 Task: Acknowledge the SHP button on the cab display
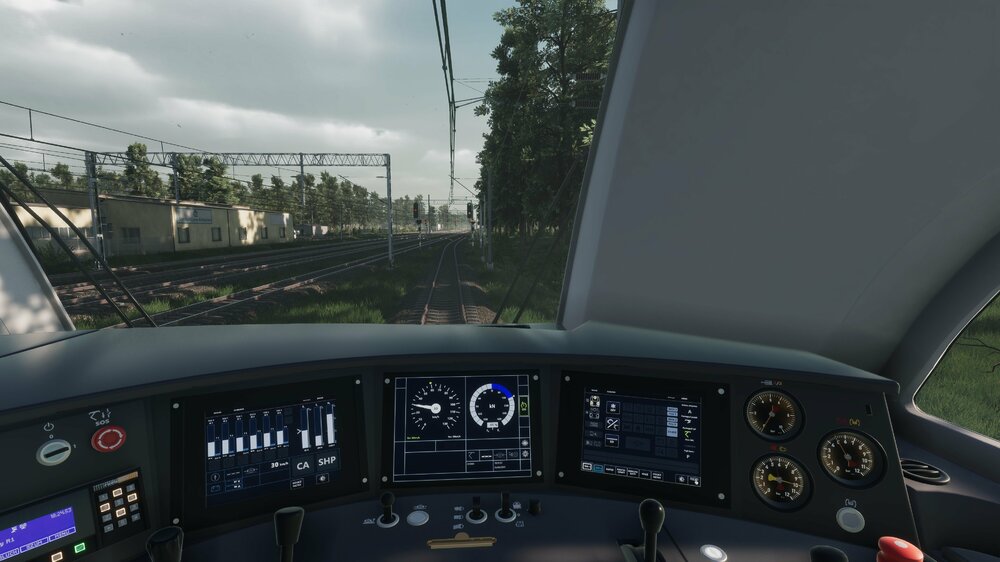[327, 464]
